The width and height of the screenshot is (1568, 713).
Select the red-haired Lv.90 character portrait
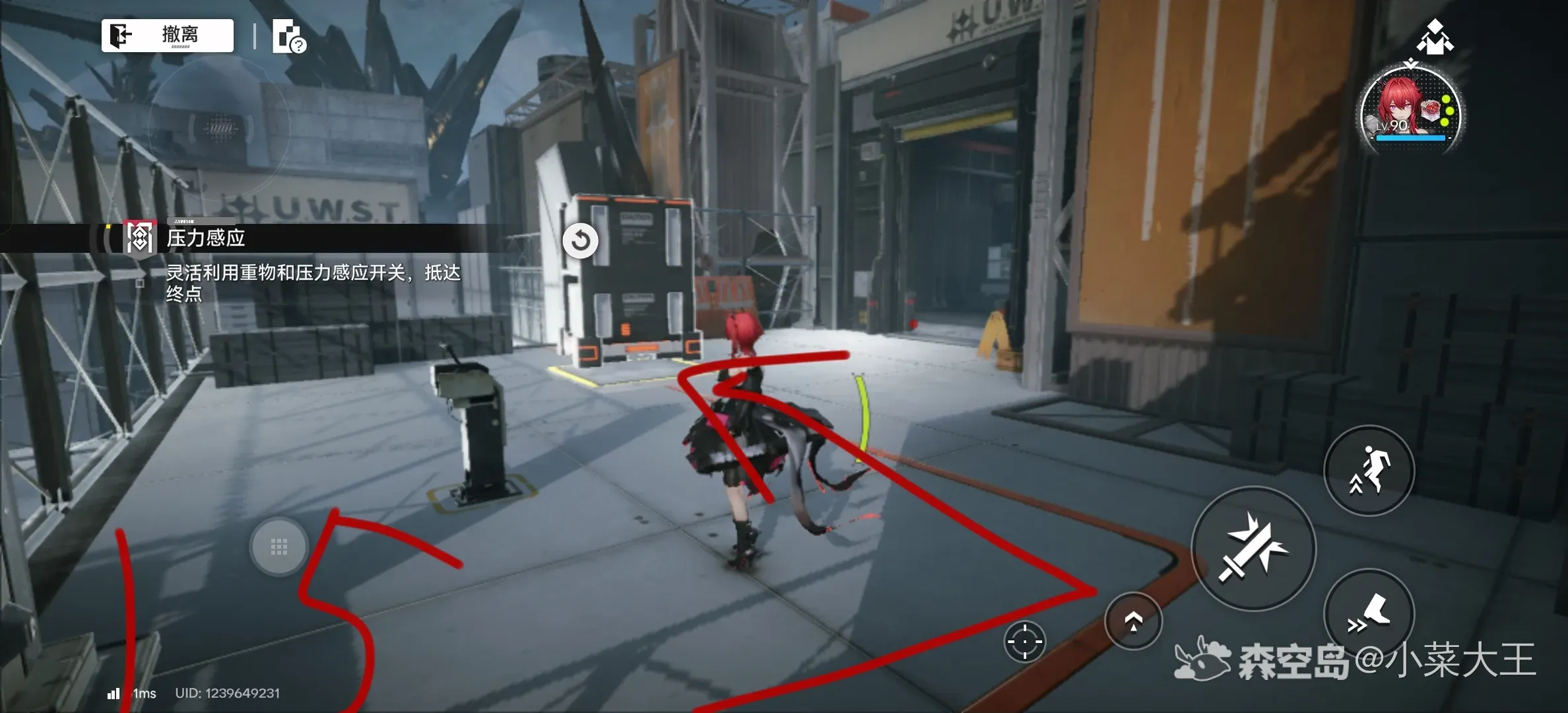pos(1410,112)
